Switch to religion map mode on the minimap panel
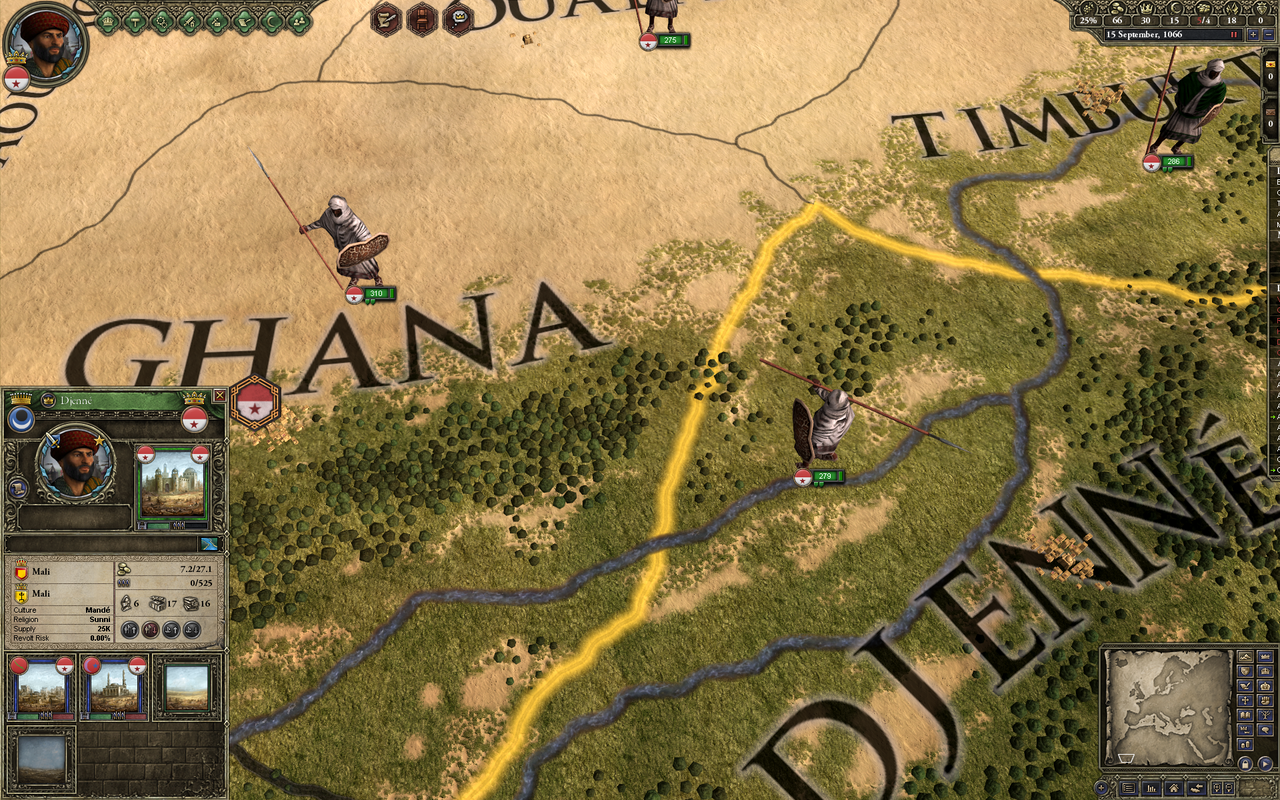 point(1245,700)
